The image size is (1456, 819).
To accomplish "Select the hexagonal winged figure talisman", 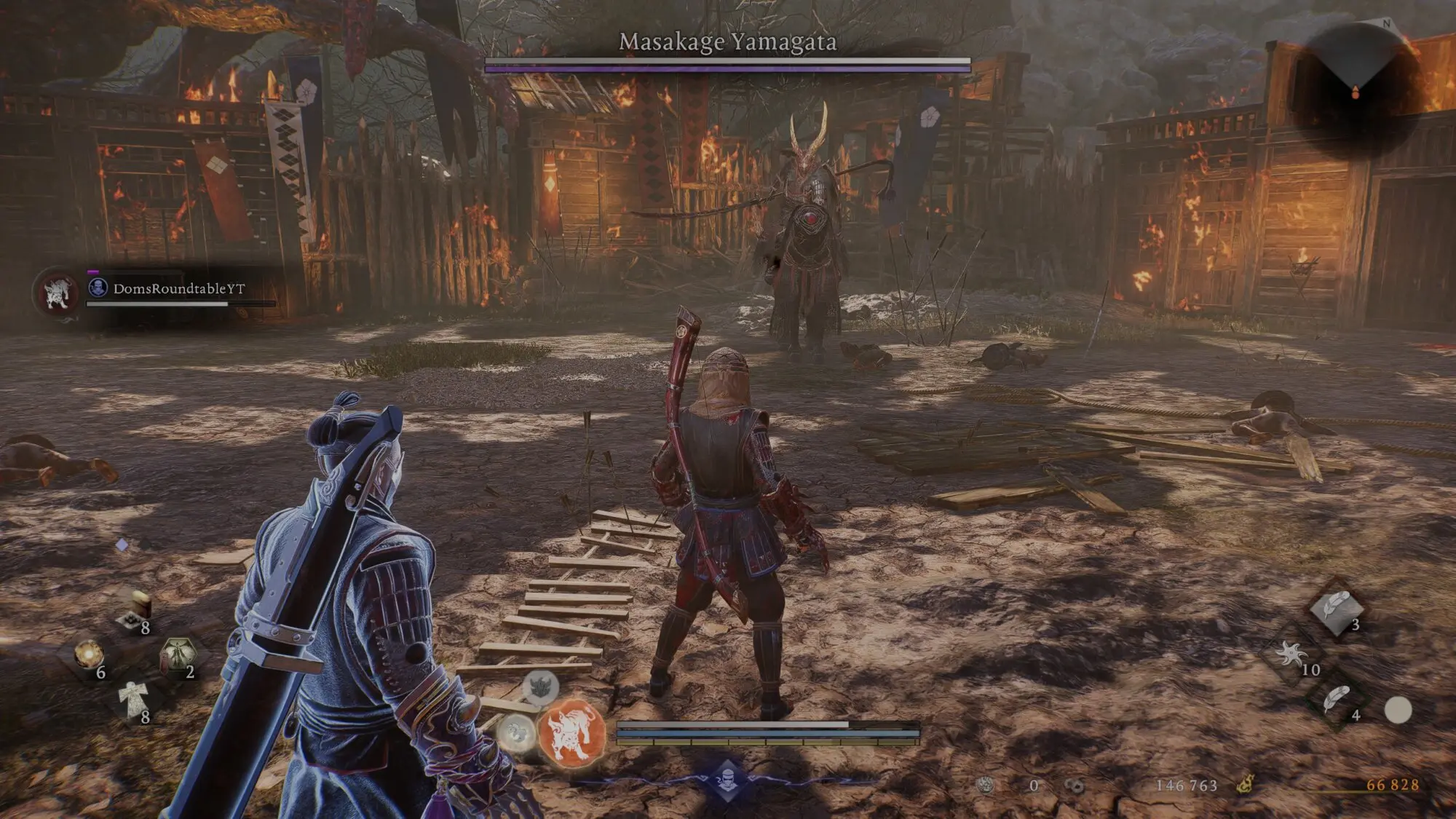I will point(177,654).
